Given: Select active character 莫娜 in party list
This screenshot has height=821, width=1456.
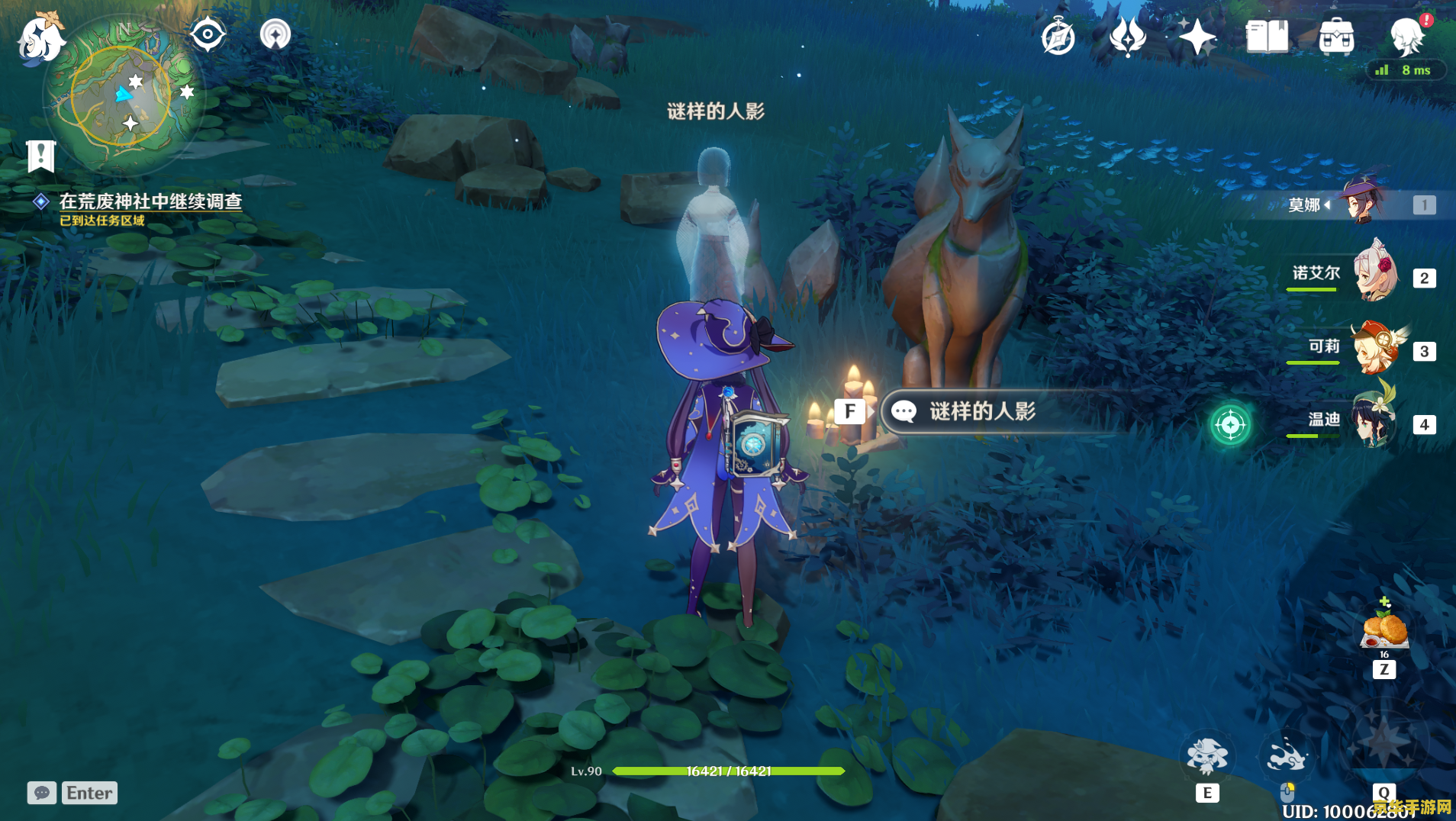Looking at the screenshot, I should pyautogui.click(x=1363, y=203).
